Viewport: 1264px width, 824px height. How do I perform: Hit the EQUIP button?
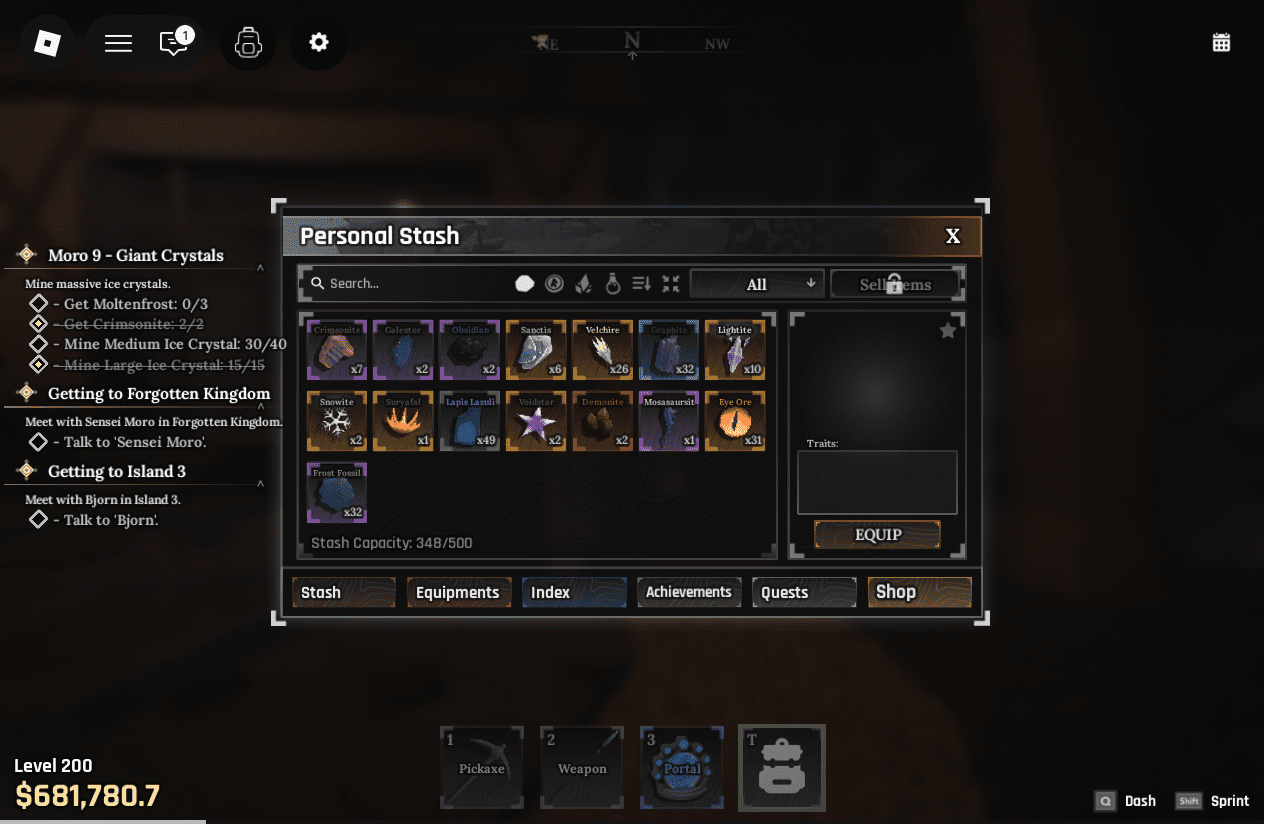point(877,535)
